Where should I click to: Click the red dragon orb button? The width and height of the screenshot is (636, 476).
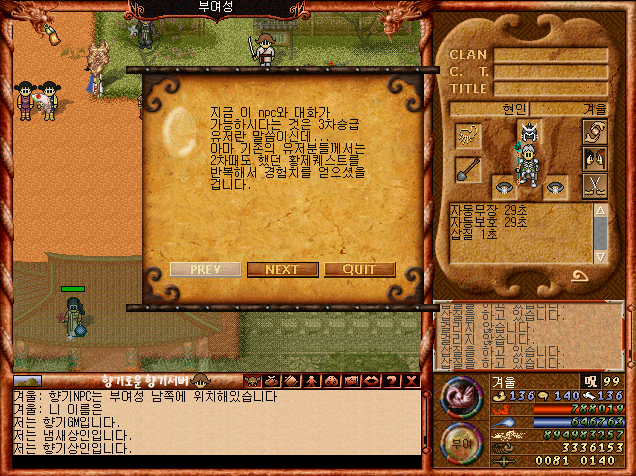(x=460, y=396)
